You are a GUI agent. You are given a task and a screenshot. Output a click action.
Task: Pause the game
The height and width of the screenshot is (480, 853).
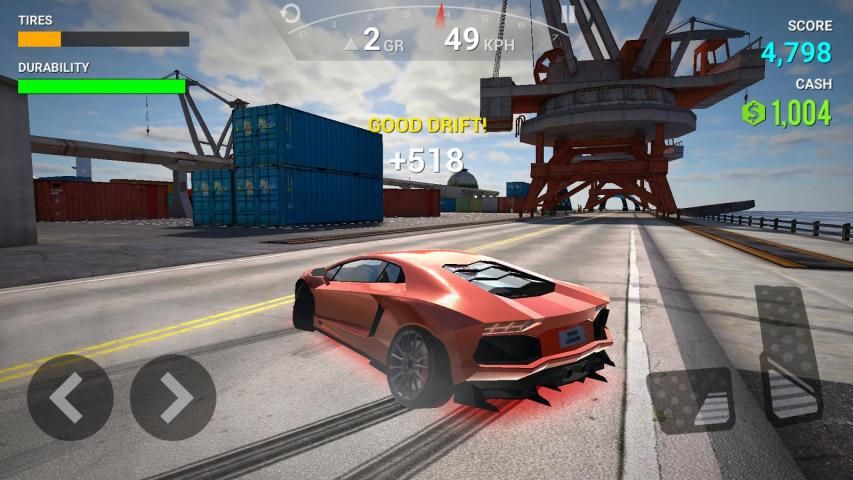(x=569, y=14)
